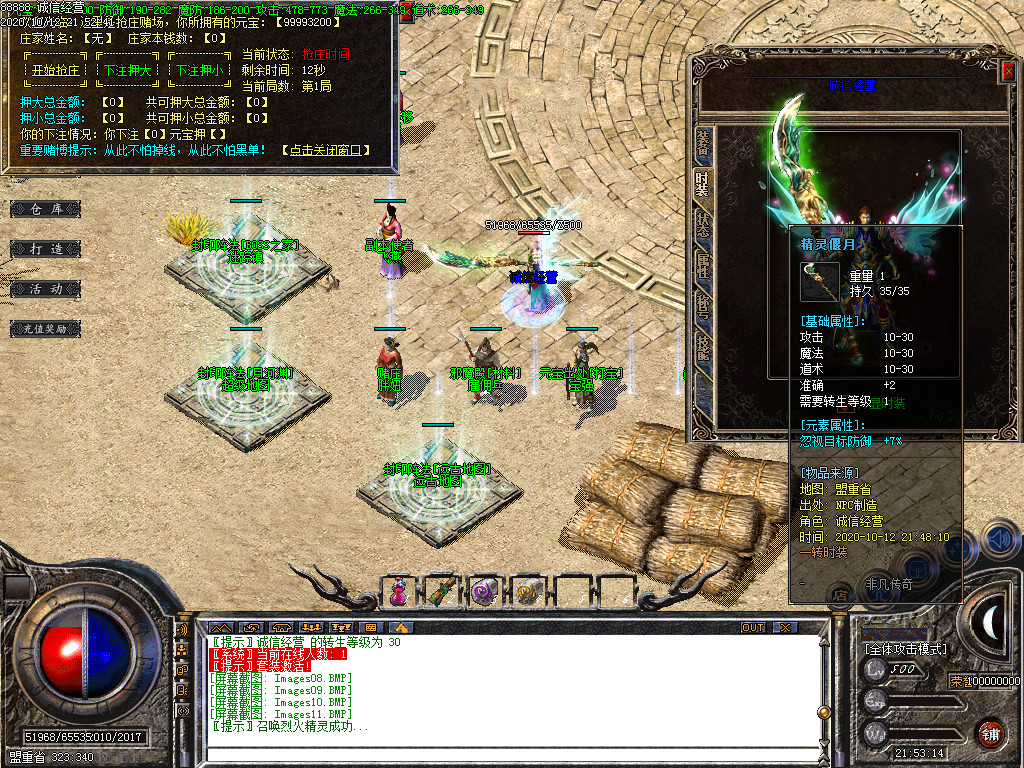Select the purple swirl scroll hotbar slot
This screenshot has width=1024, height=768.
pos(484,592)
